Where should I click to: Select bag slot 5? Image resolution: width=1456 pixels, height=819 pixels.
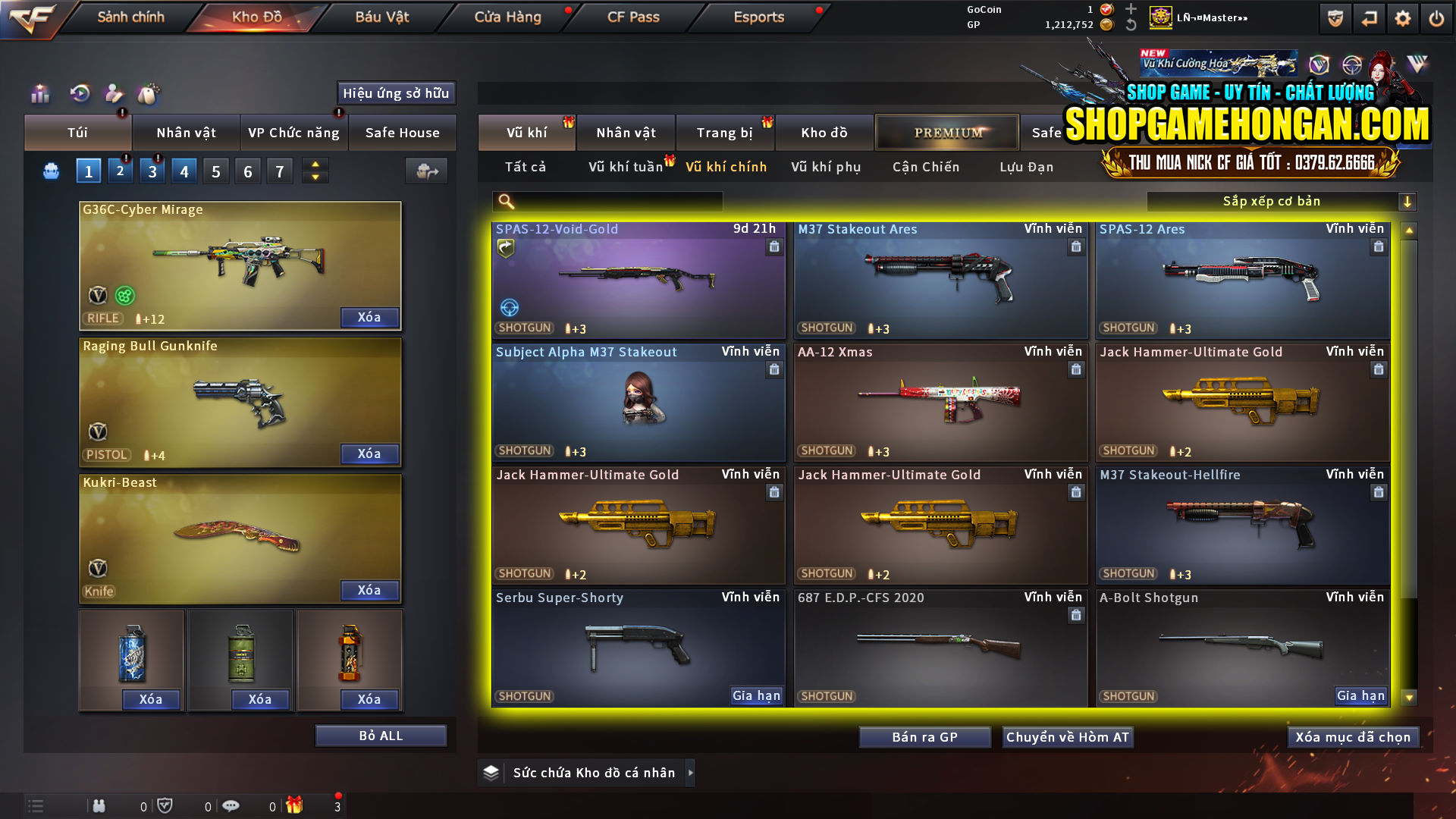[x=215, y=171]
